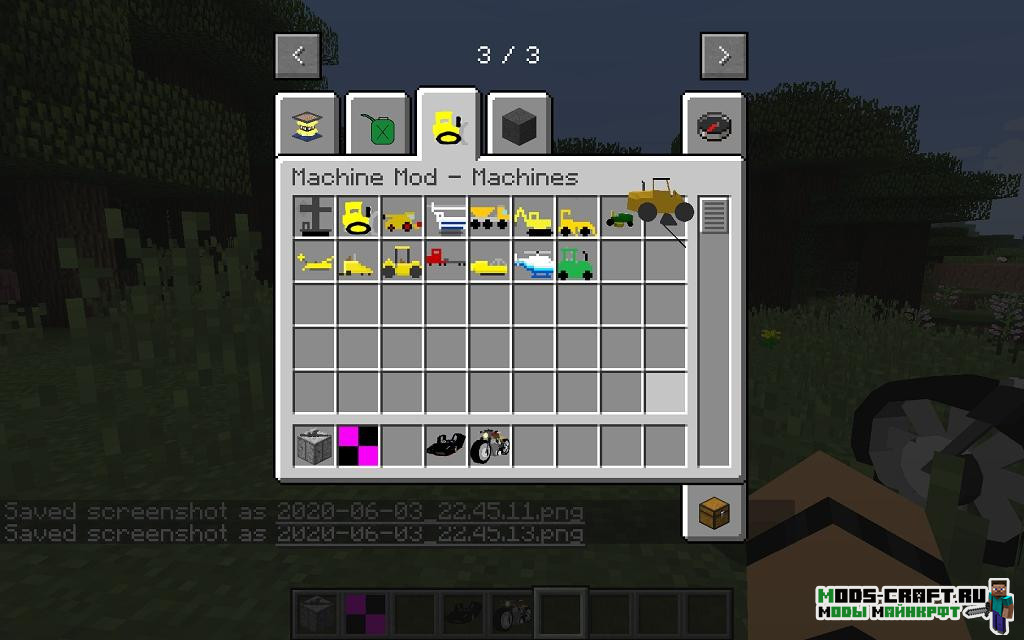Pick the yellow road roller machine
Screen dimensions: 1024x640
(401, 262)
